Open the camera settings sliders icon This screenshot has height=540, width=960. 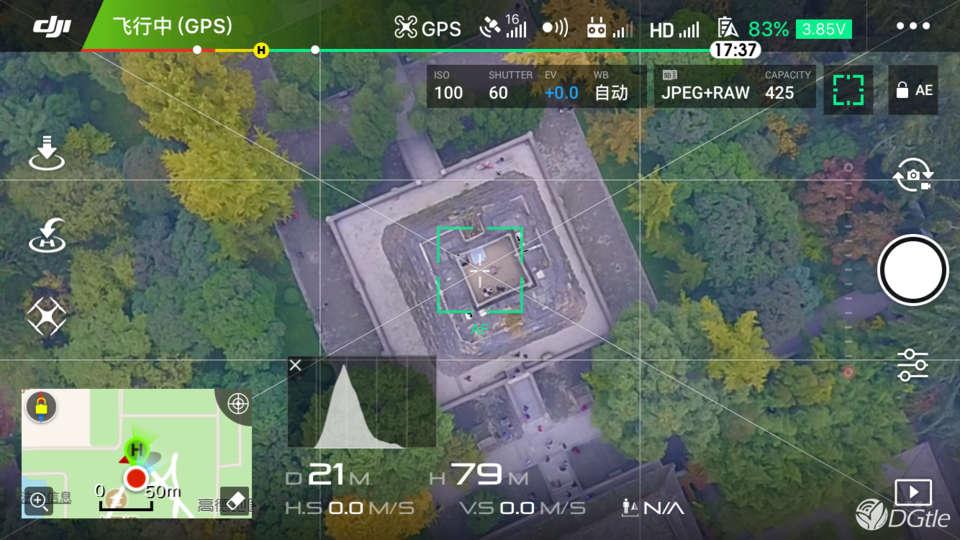(912, 365)
